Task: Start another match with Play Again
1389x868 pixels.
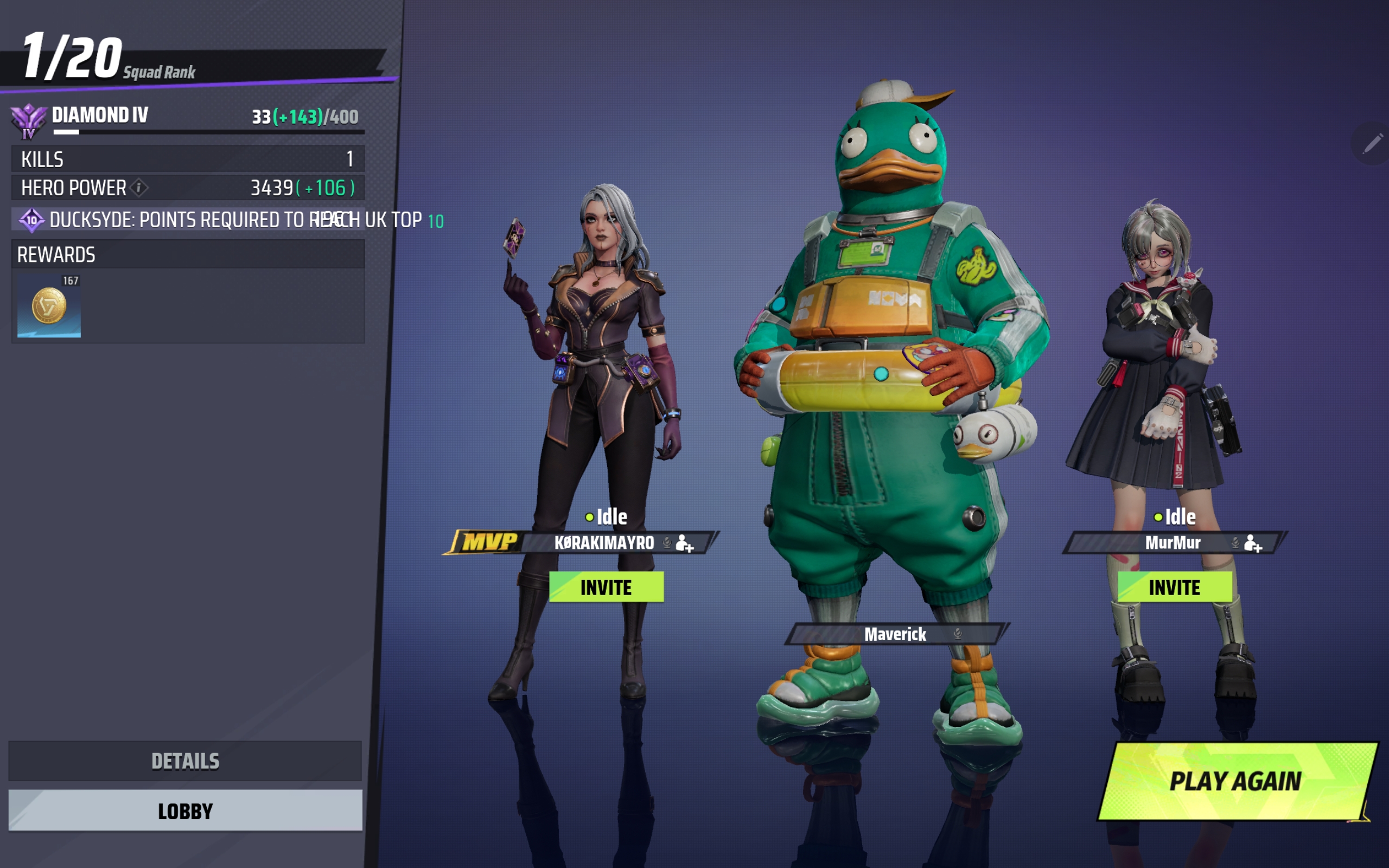Action: pos(1235,781)
